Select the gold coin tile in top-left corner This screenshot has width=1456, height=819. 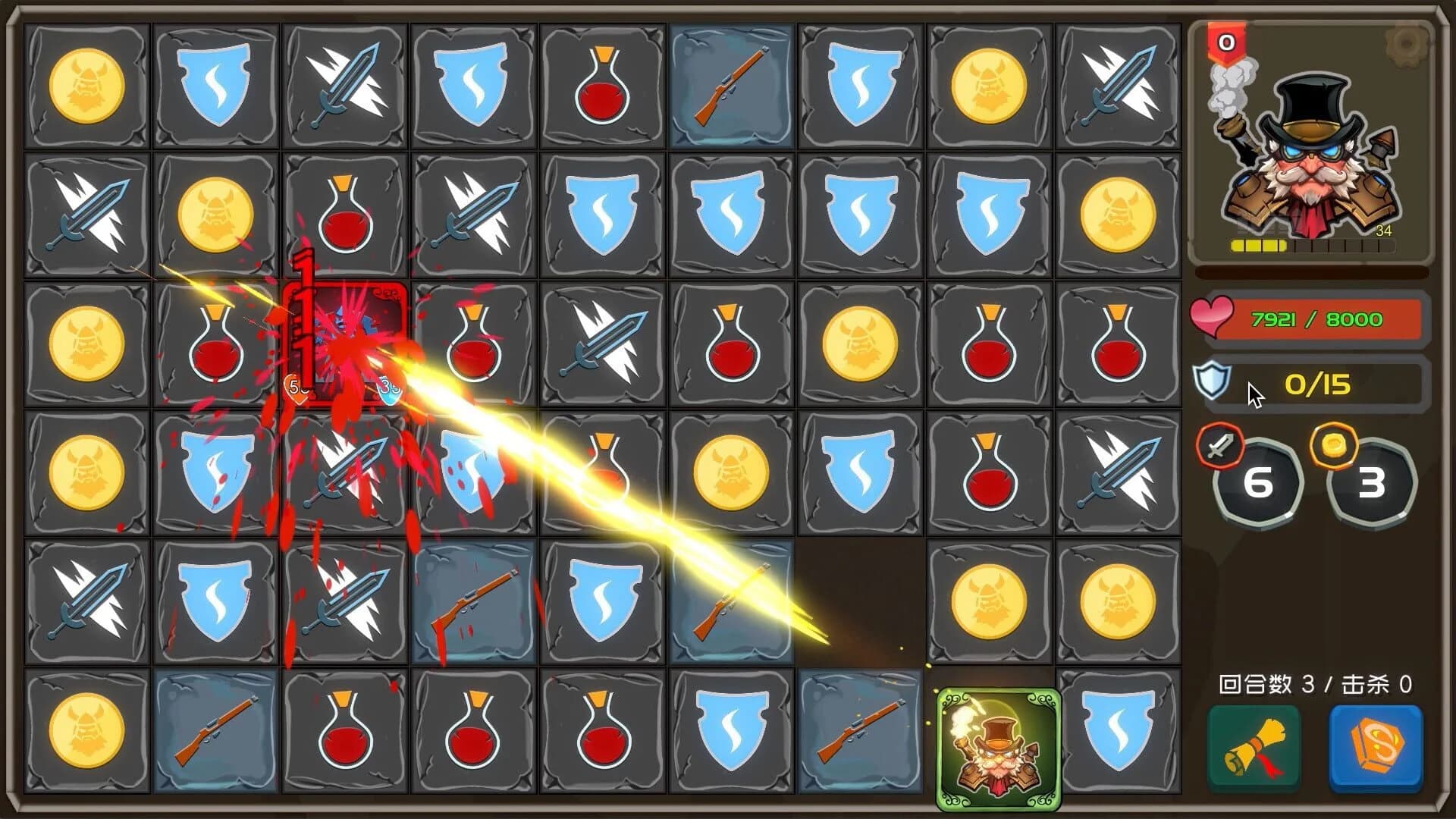tap(87, 83)
